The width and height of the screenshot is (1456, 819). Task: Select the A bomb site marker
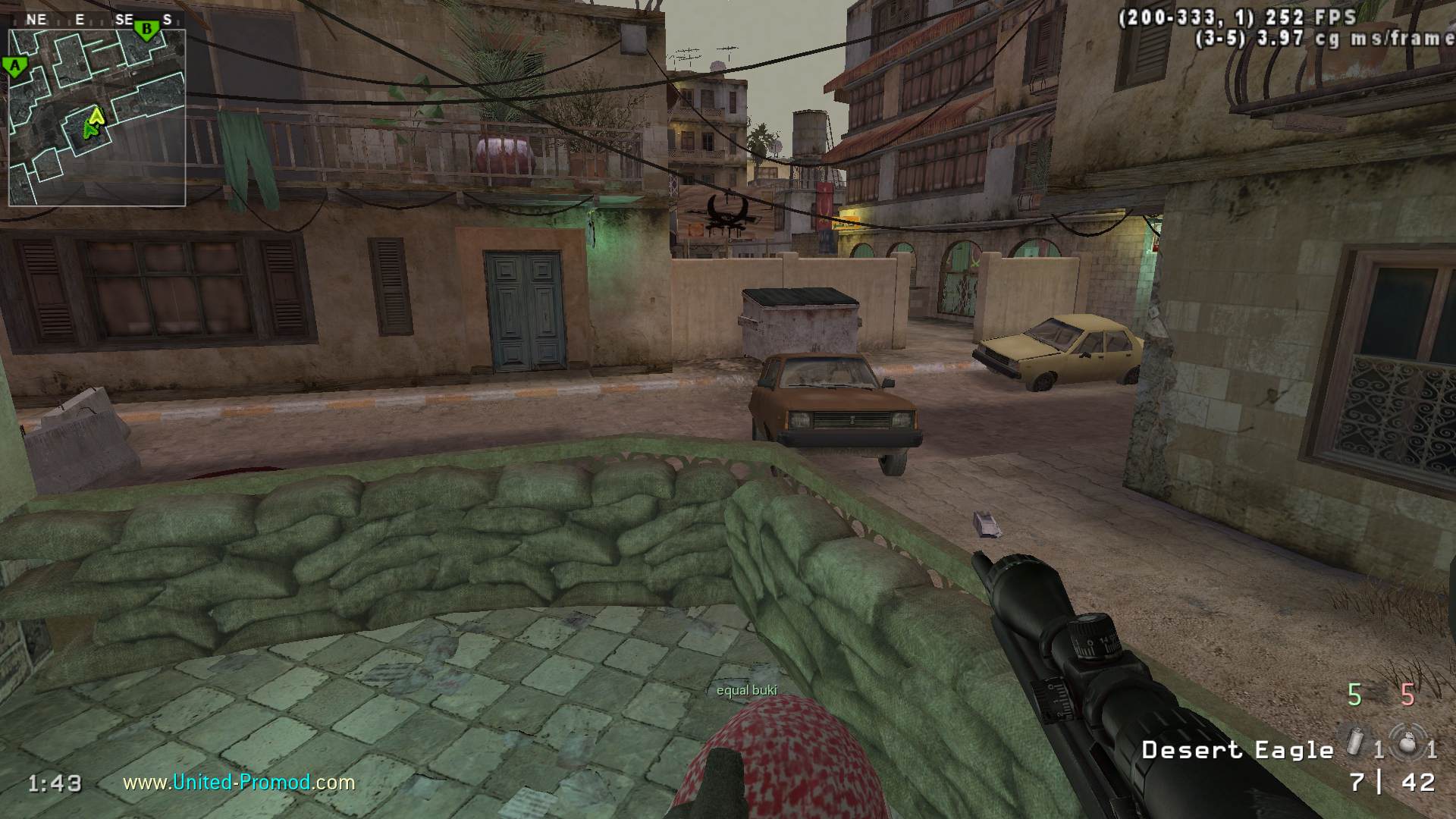(x=14, y=67)
